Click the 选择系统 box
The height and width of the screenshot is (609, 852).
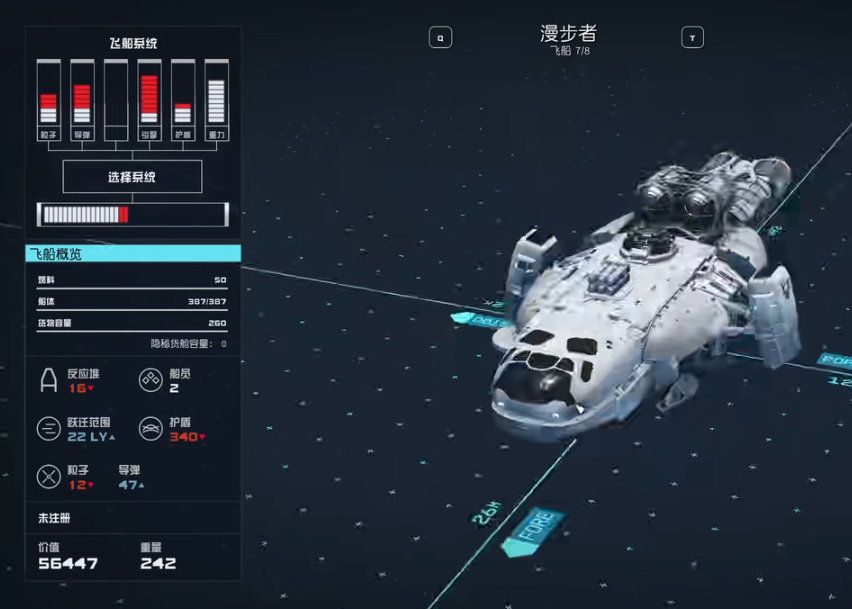pos(132,177)
